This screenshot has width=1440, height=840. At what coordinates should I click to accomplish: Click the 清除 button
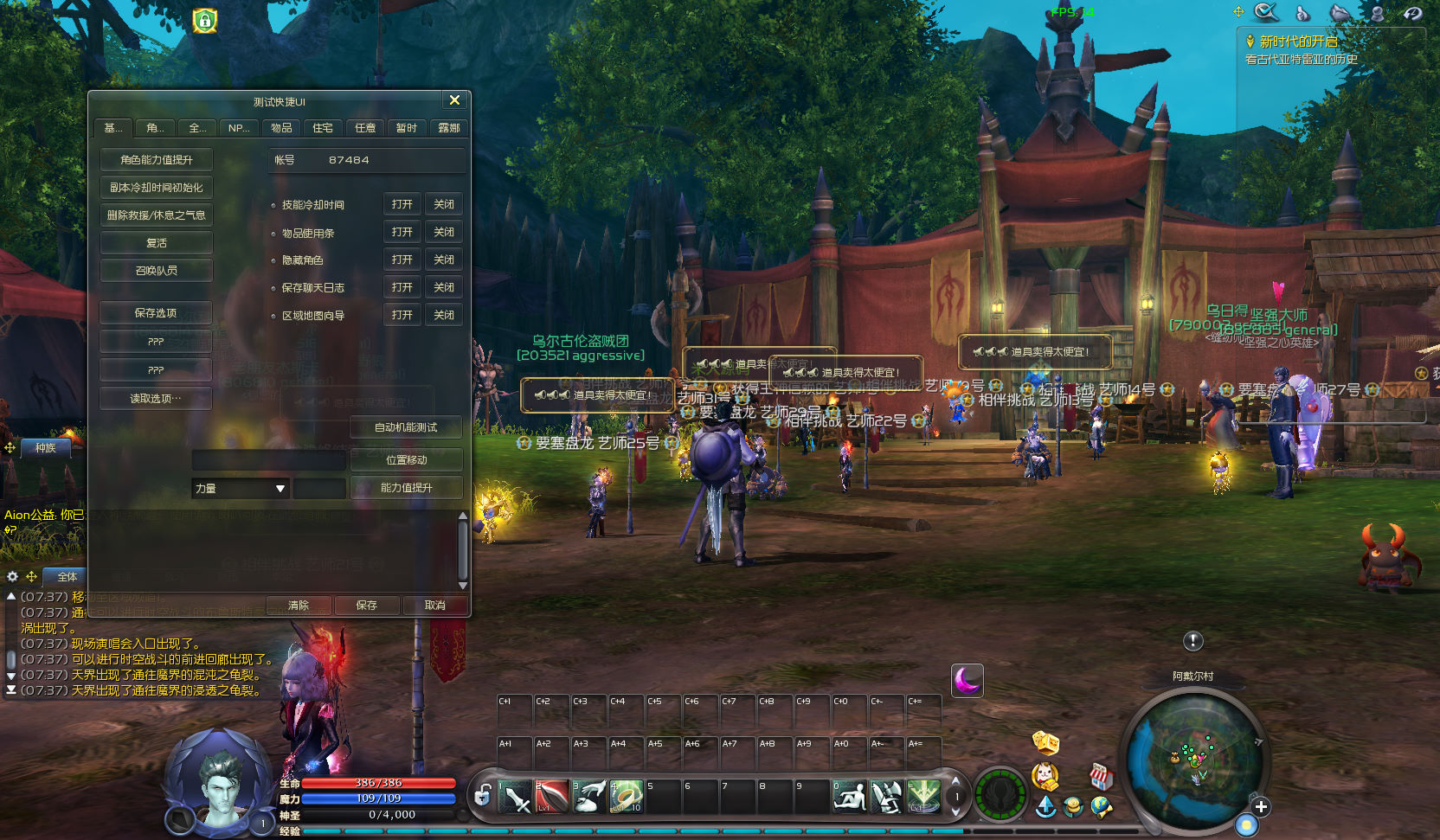tap(299, 606)
